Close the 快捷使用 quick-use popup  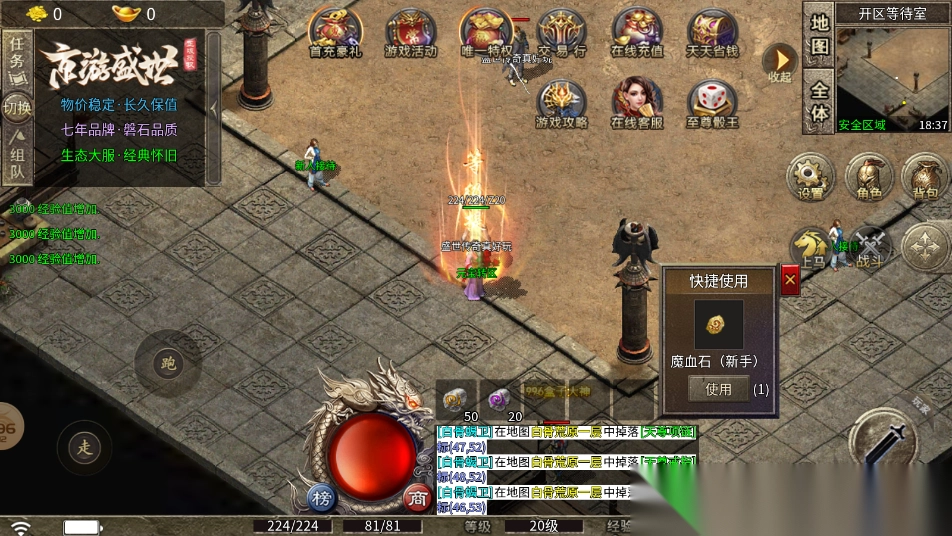click(790, 280)
